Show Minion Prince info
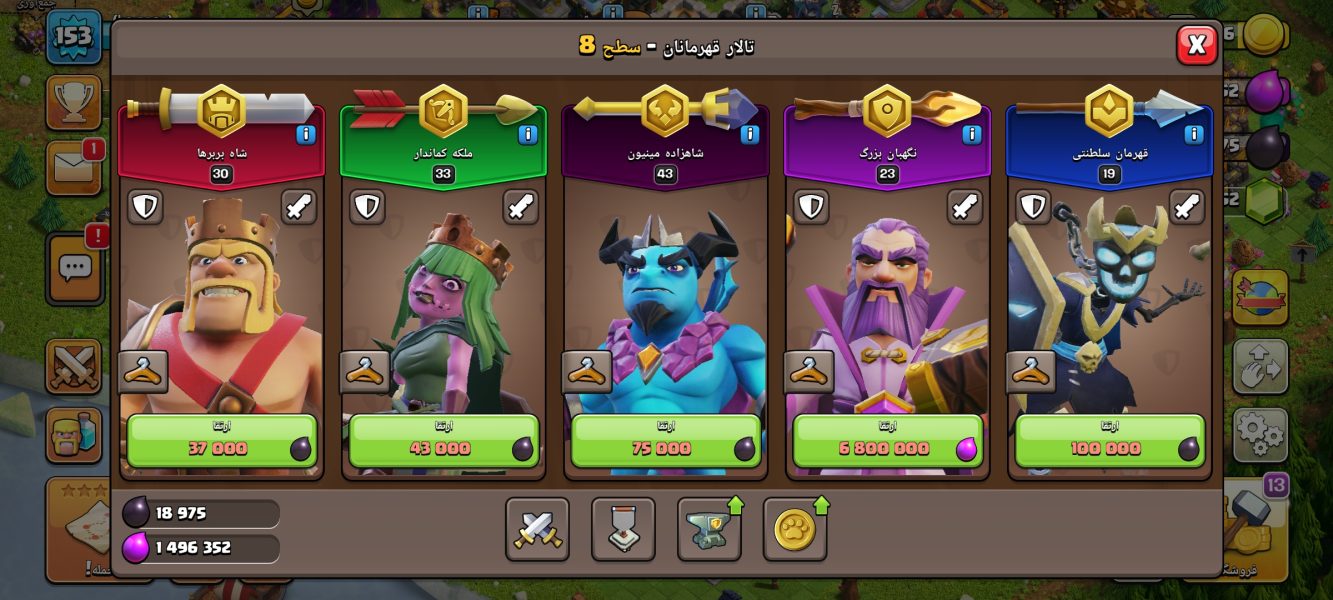Image resolution: width=1333 pixels, height=600 pixels. coord(750,134)
